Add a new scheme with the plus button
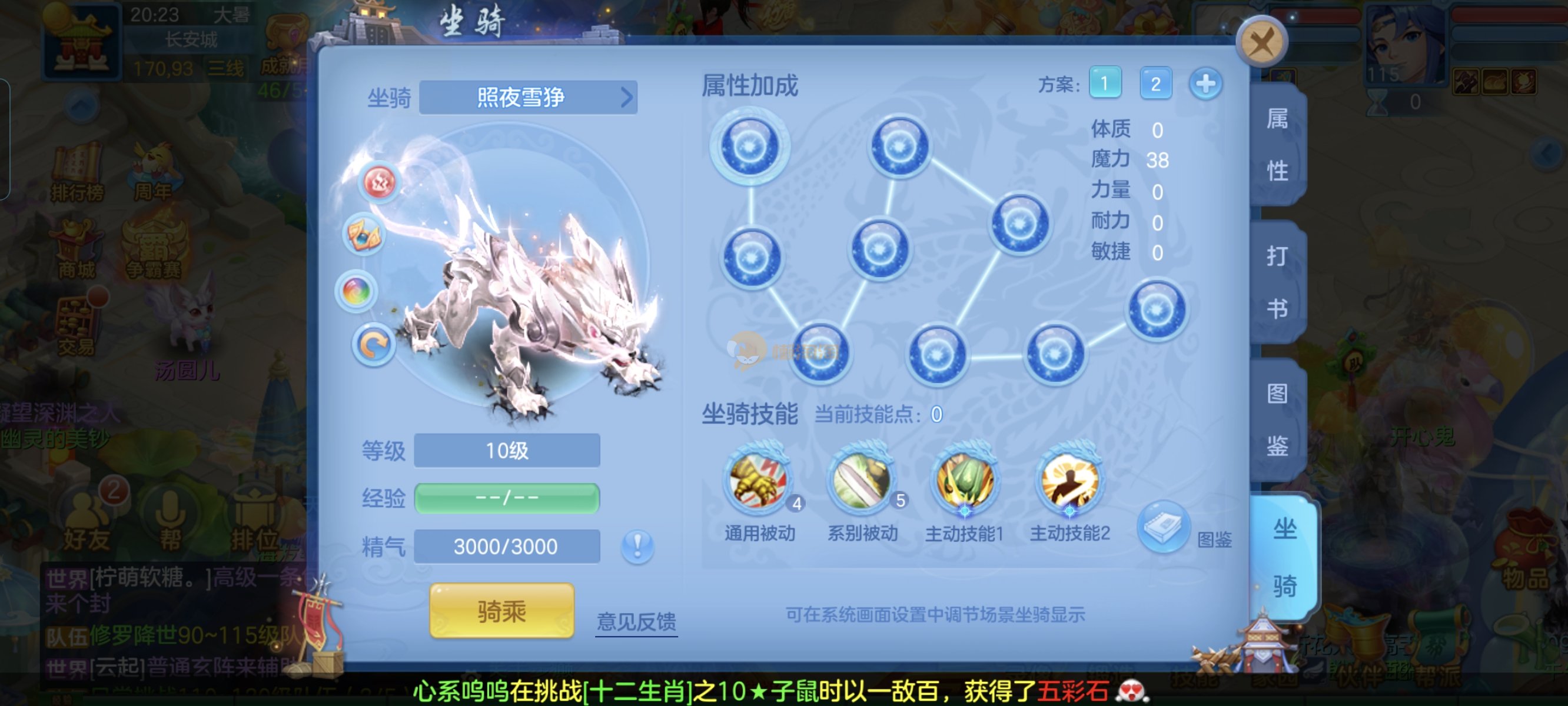The width and height of the screenshot is (1568, 706). 1205,84
